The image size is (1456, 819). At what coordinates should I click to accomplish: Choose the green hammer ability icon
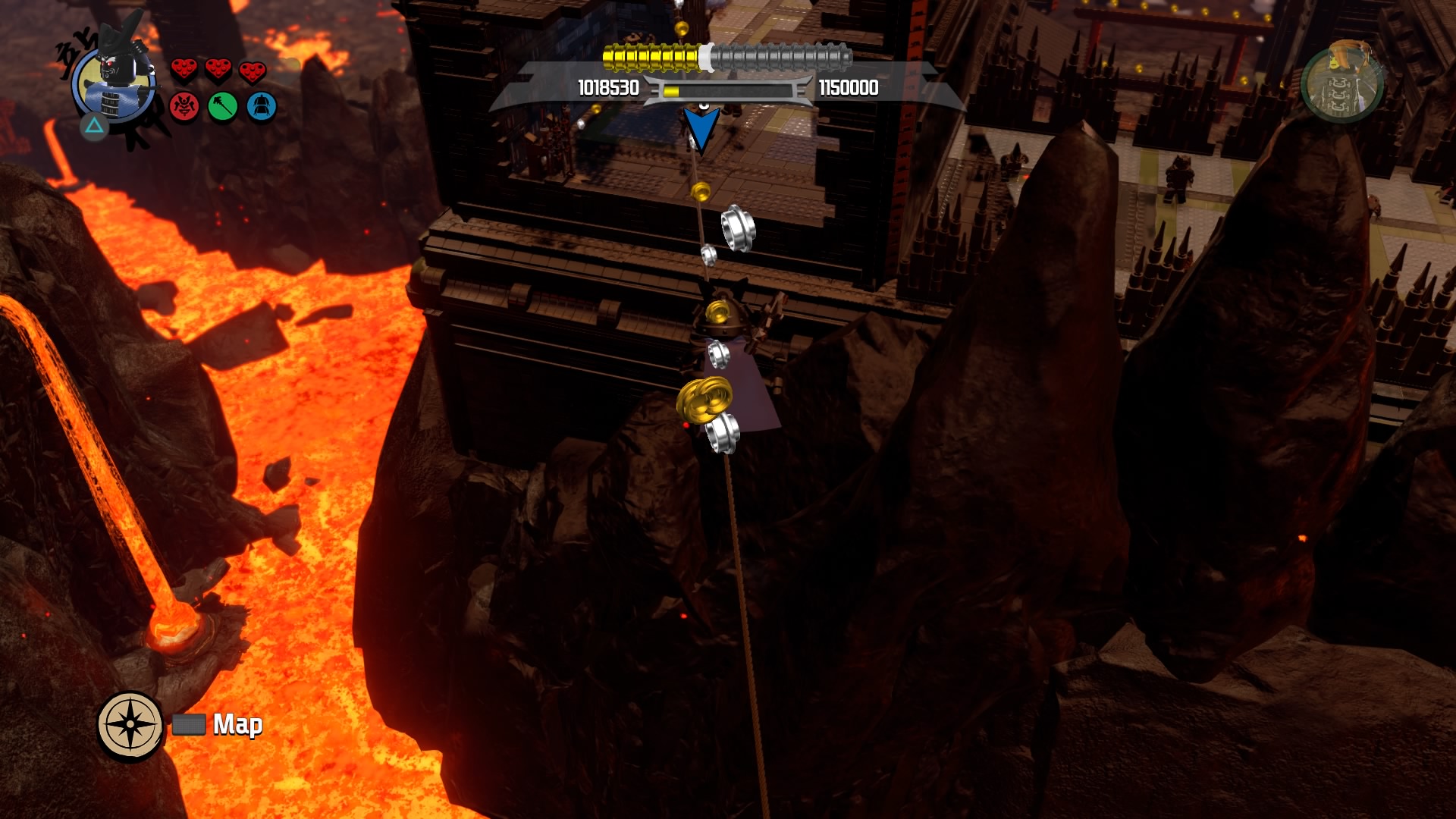tap(223, 107)
